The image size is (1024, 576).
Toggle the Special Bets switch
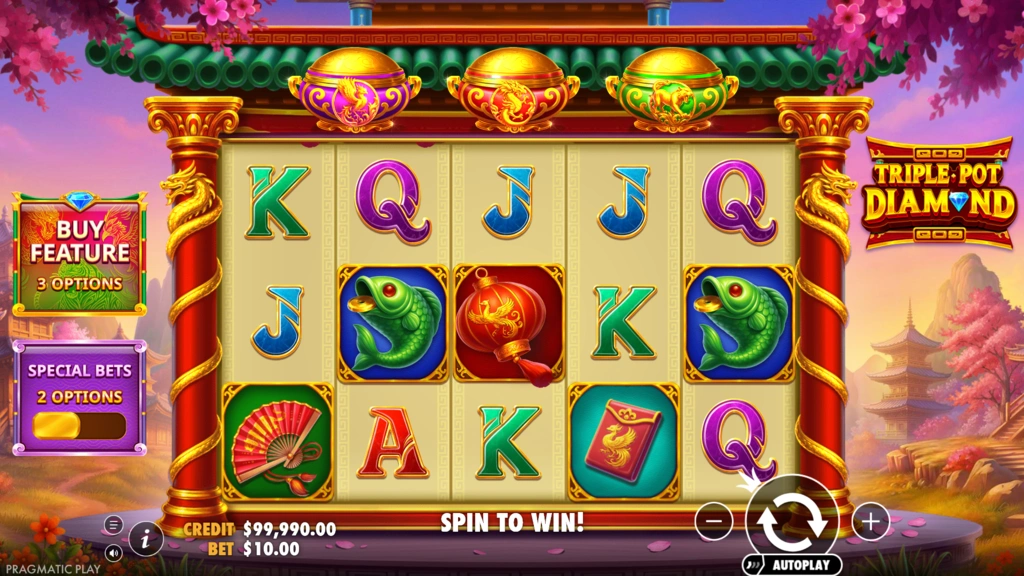tap(80, 425)
